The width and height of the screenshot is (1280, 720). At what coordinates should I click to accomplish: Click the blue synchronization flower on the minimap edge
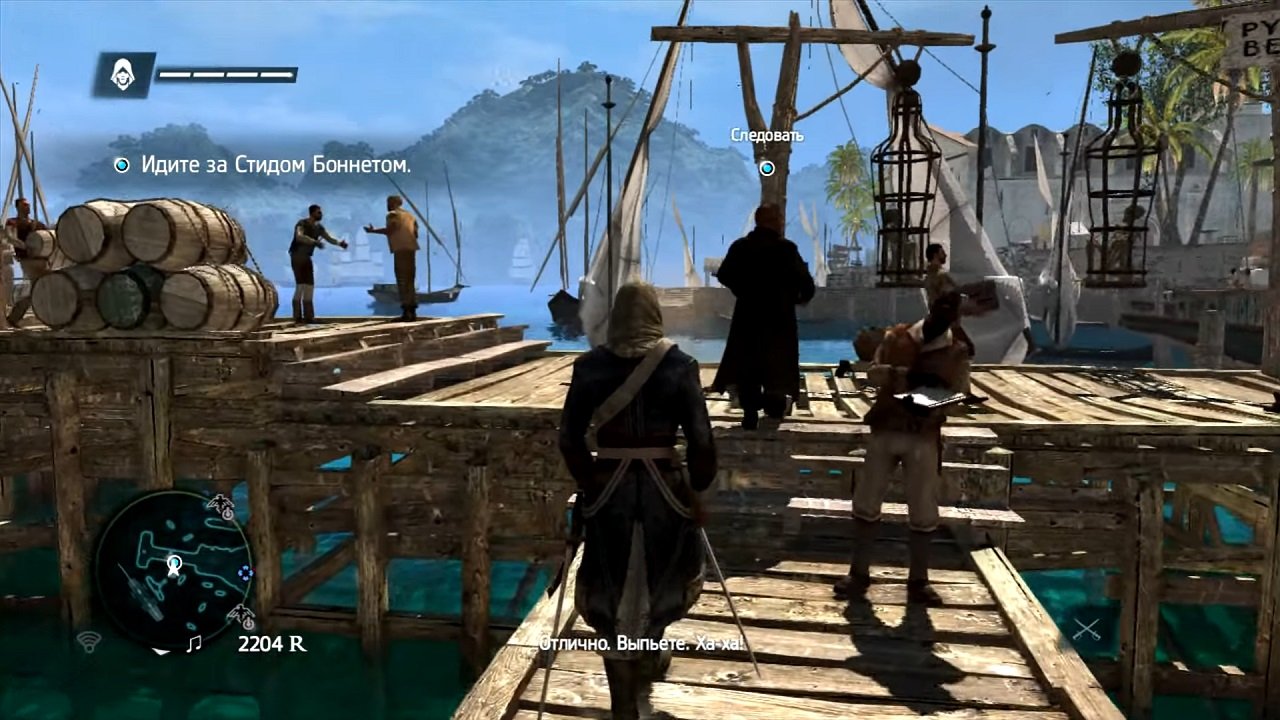click(245, 572)
